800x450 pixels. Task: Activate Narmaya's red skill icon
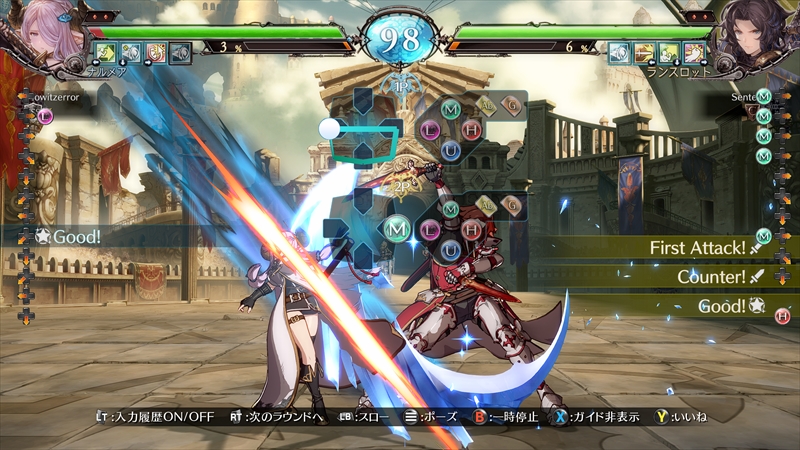tap(156, 52)
